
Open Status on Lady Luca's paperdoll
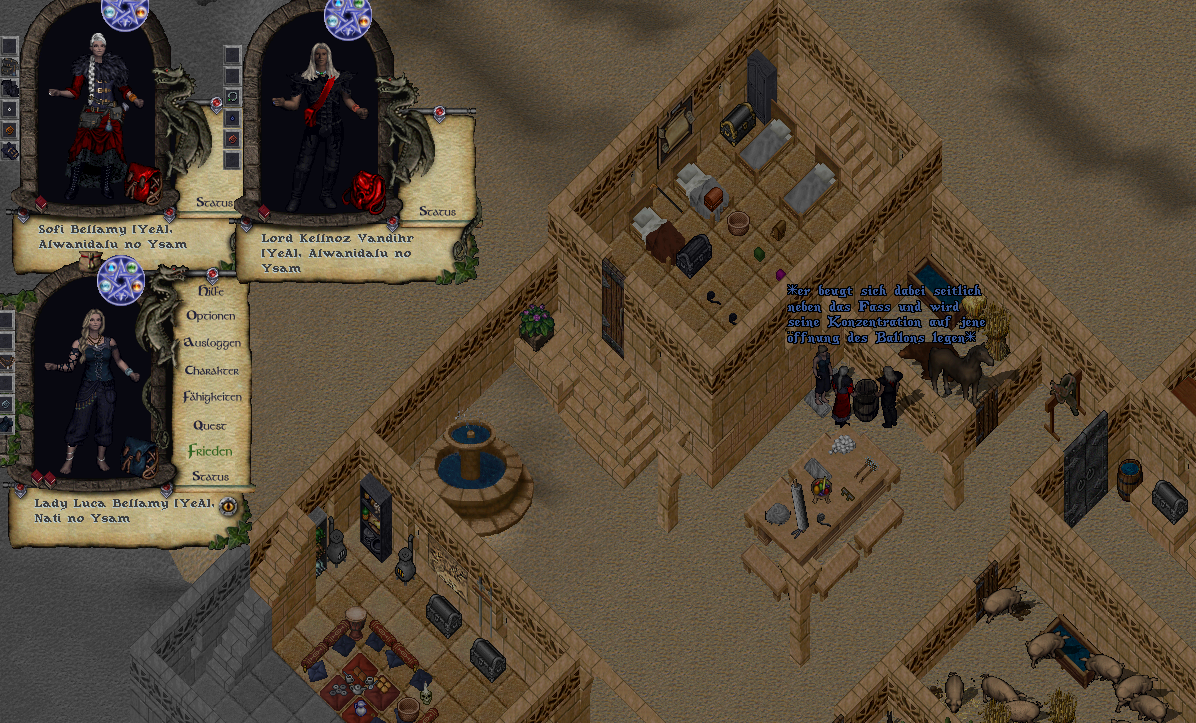(210, 477)
